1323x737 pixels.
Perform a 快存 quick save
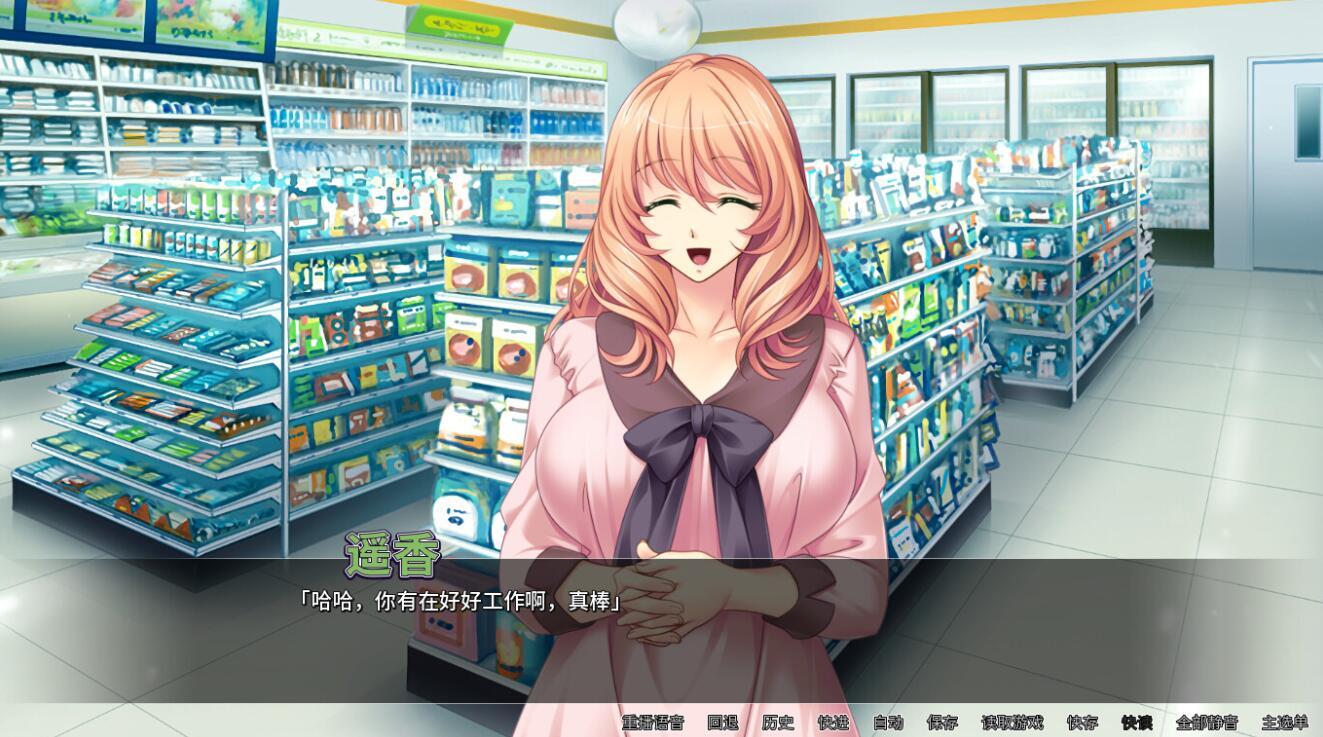pos(1081,723)
